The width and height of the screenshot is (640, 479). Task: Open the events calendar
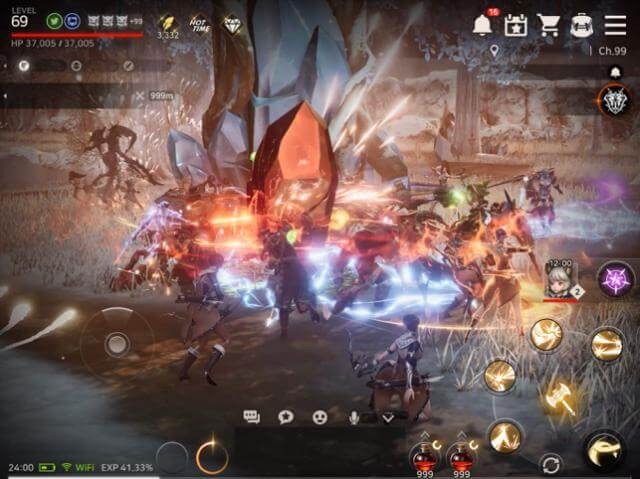(x=516, y=24)
